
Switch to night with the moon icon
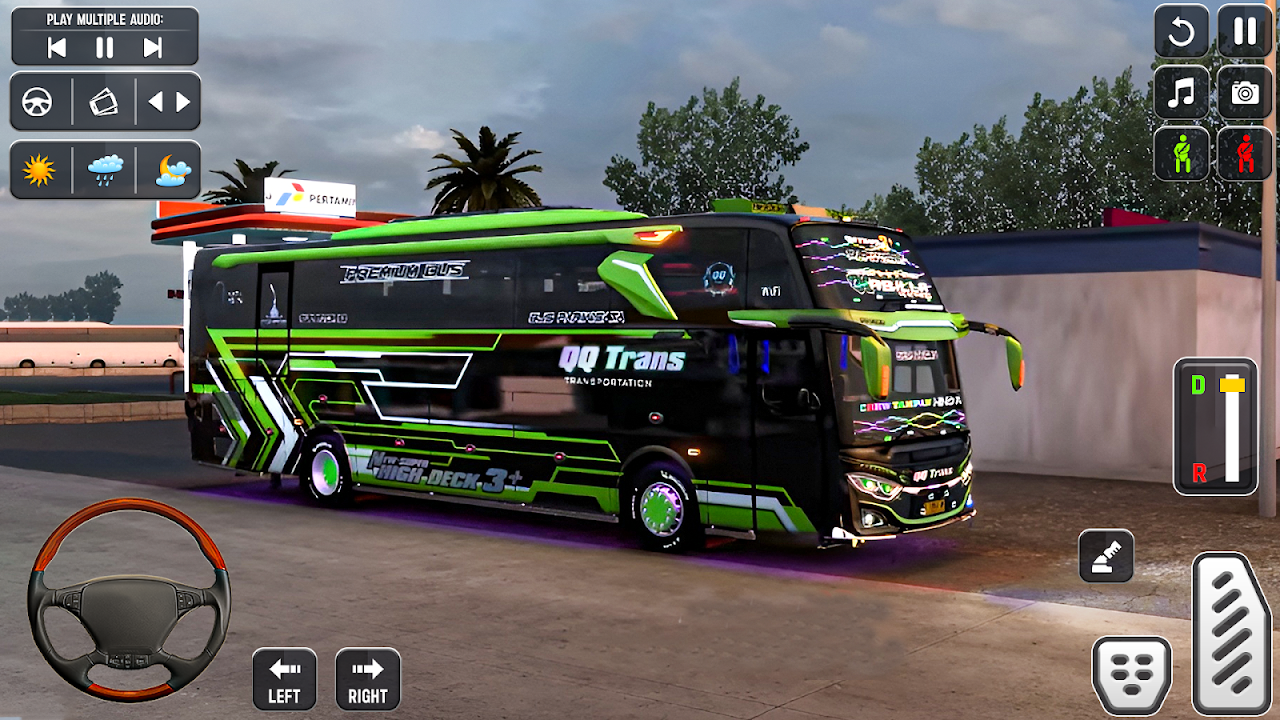click(x=172, y=170)
